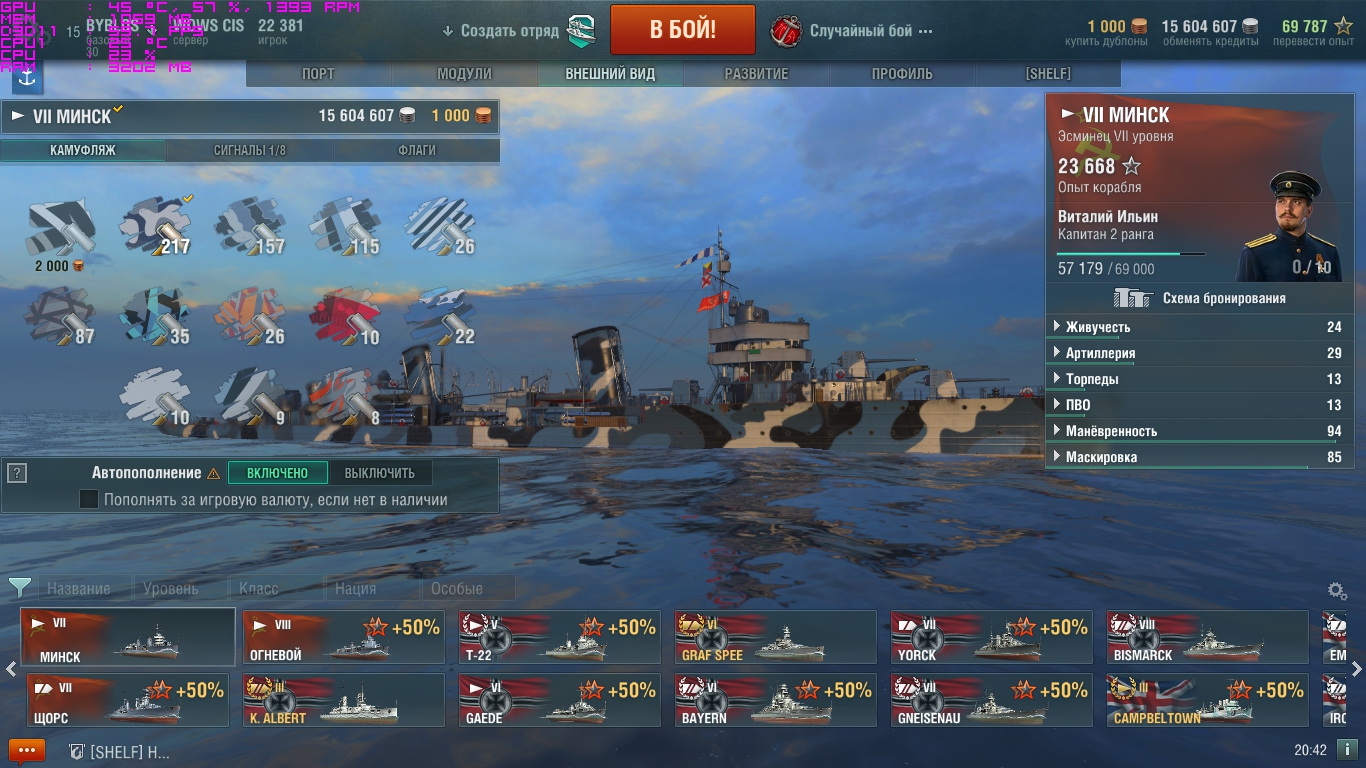Viewport: 1366px width, 768px height.
Task: Select the camouflage with 217 in stock
Action: pyautogui.click(x=155, y=226)
